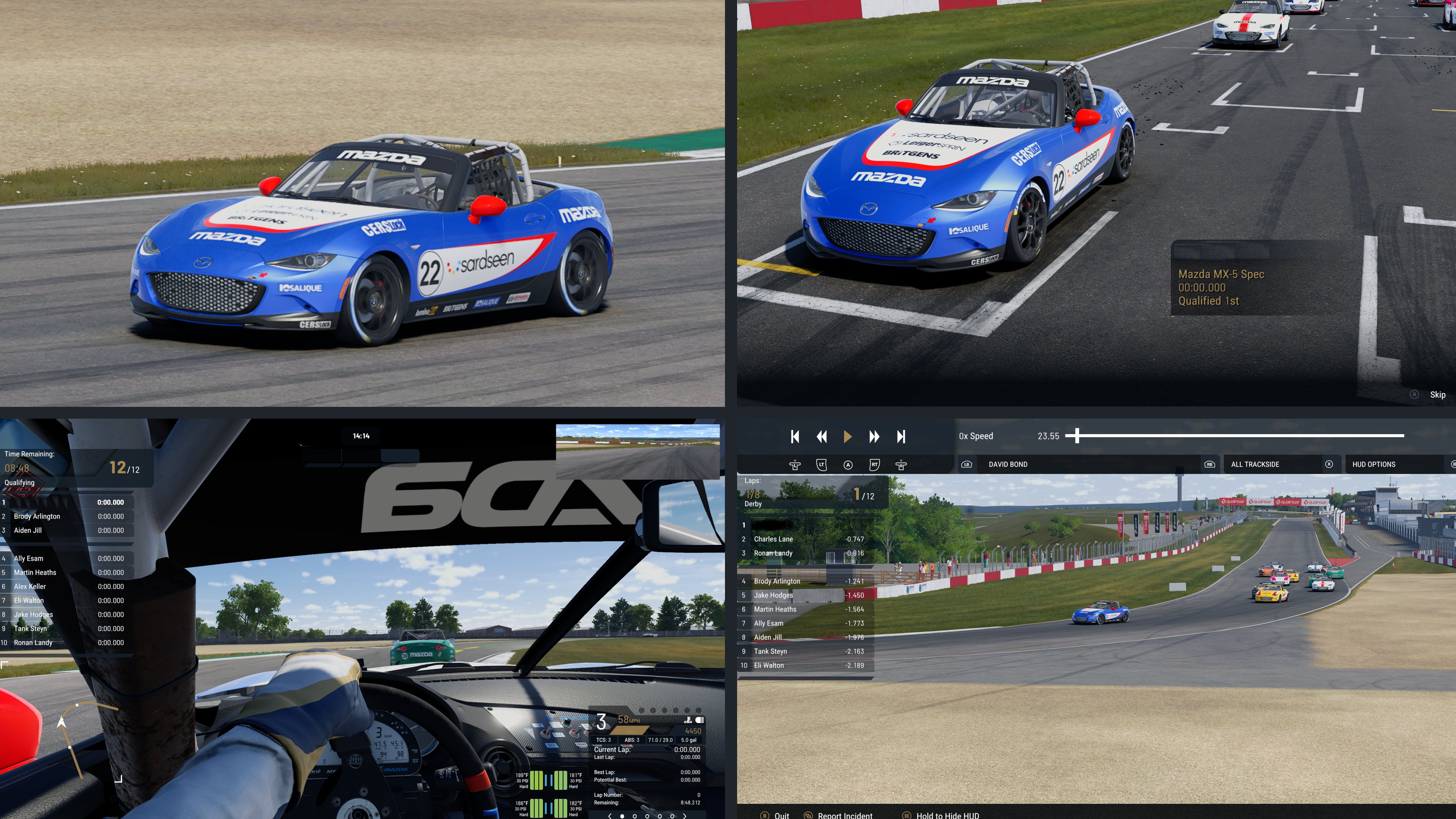The height and width of the screenshot is (819, 1456).
Task: Play the replay with the gold arrow
Action: coord(847,436)
